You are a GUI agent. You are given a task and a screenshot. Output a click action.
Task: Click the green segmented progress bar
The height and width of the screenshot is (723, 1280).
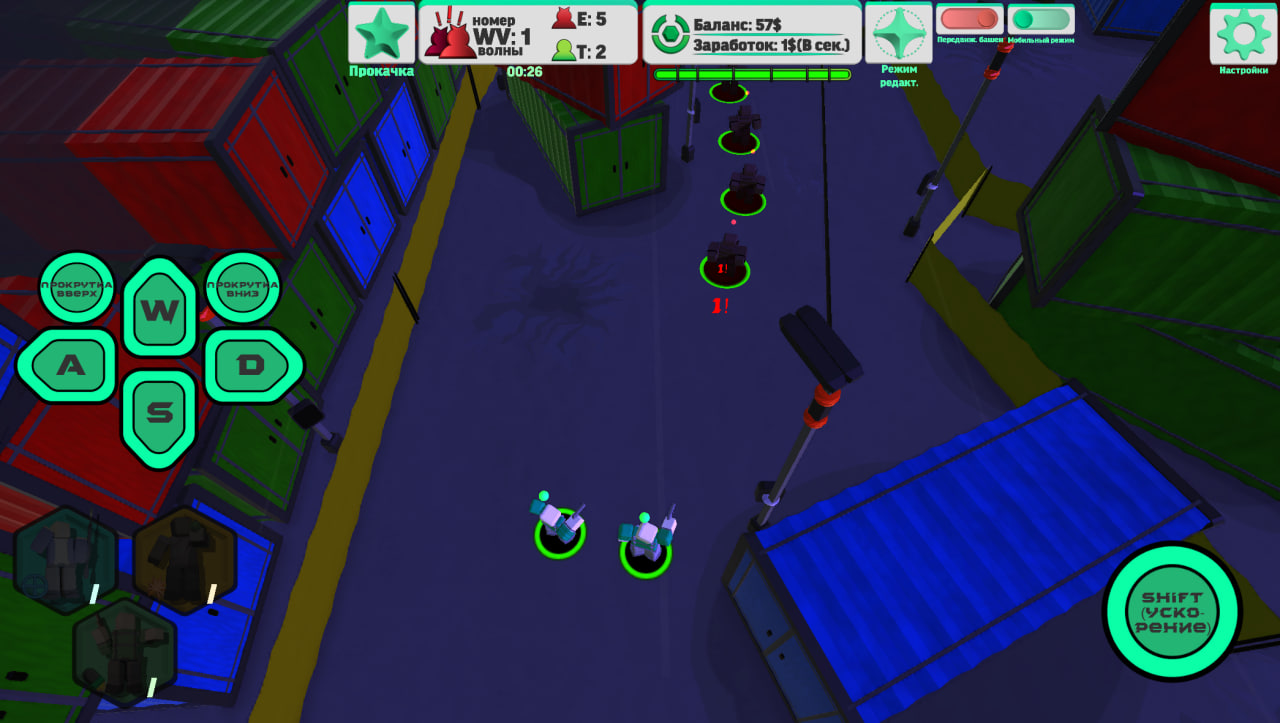752,74
